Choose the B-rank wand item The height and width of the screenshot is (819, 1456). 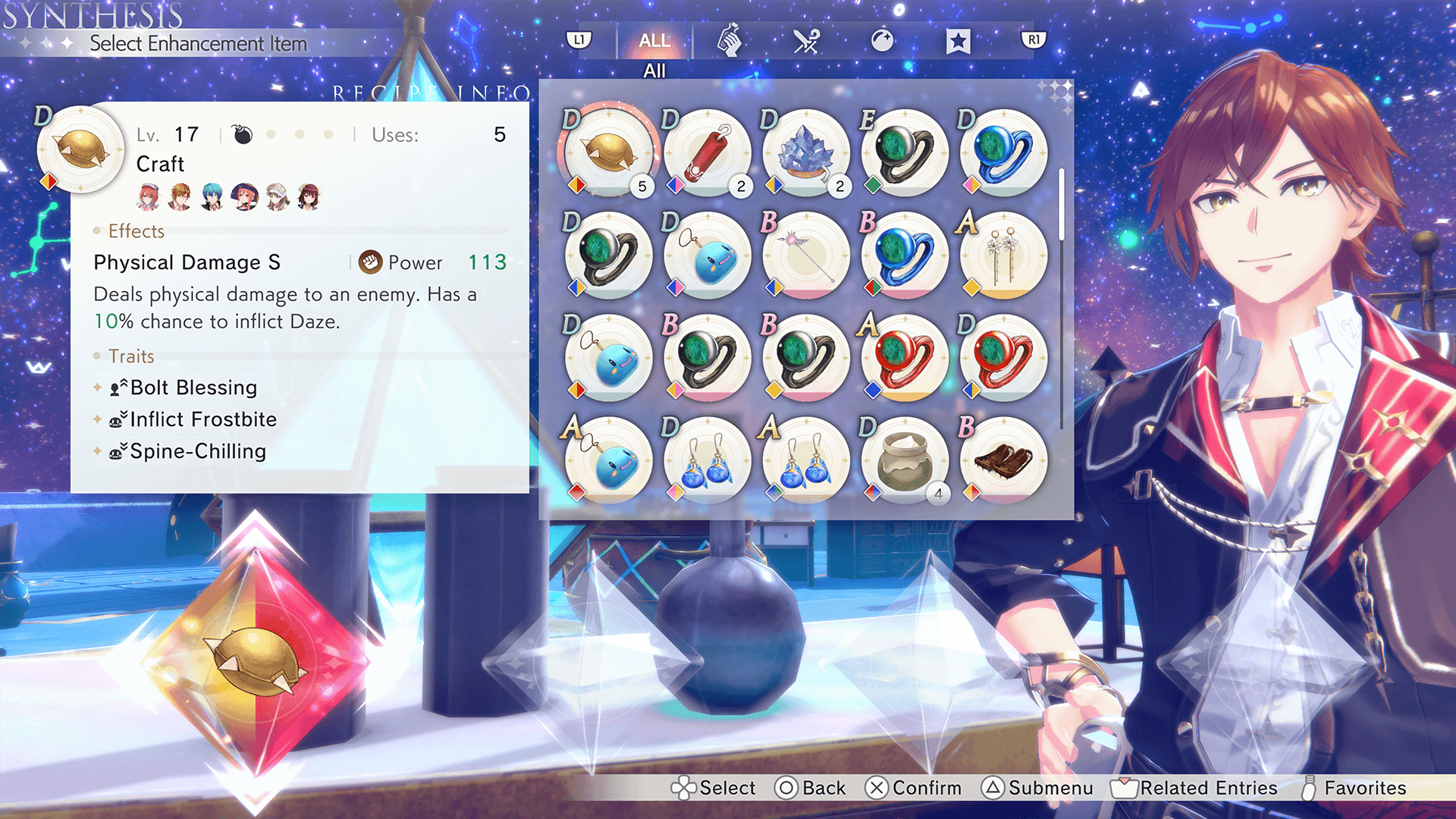click(x=805, y=256)
